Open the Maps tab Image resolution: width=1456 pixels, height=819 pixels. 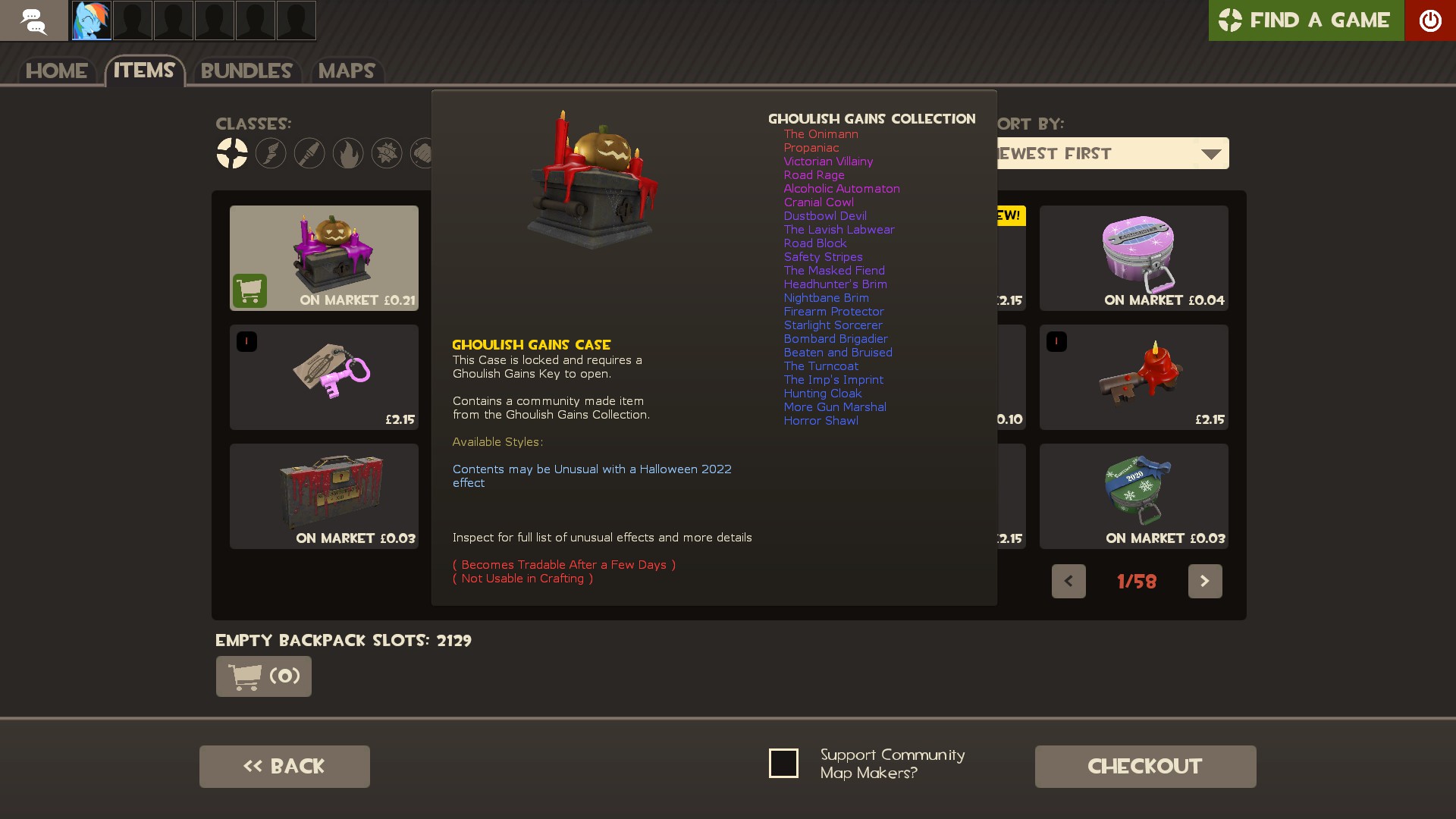[347, 71]
